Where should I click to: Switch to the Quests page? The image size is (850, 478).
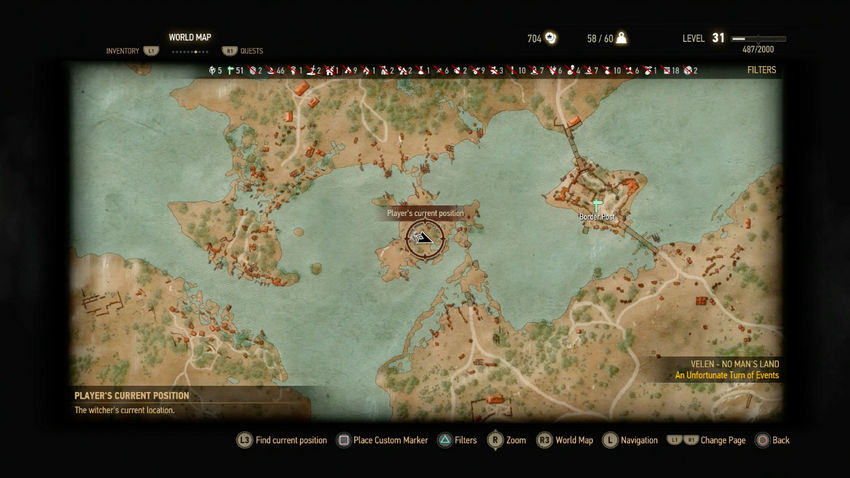pos(250,50)
